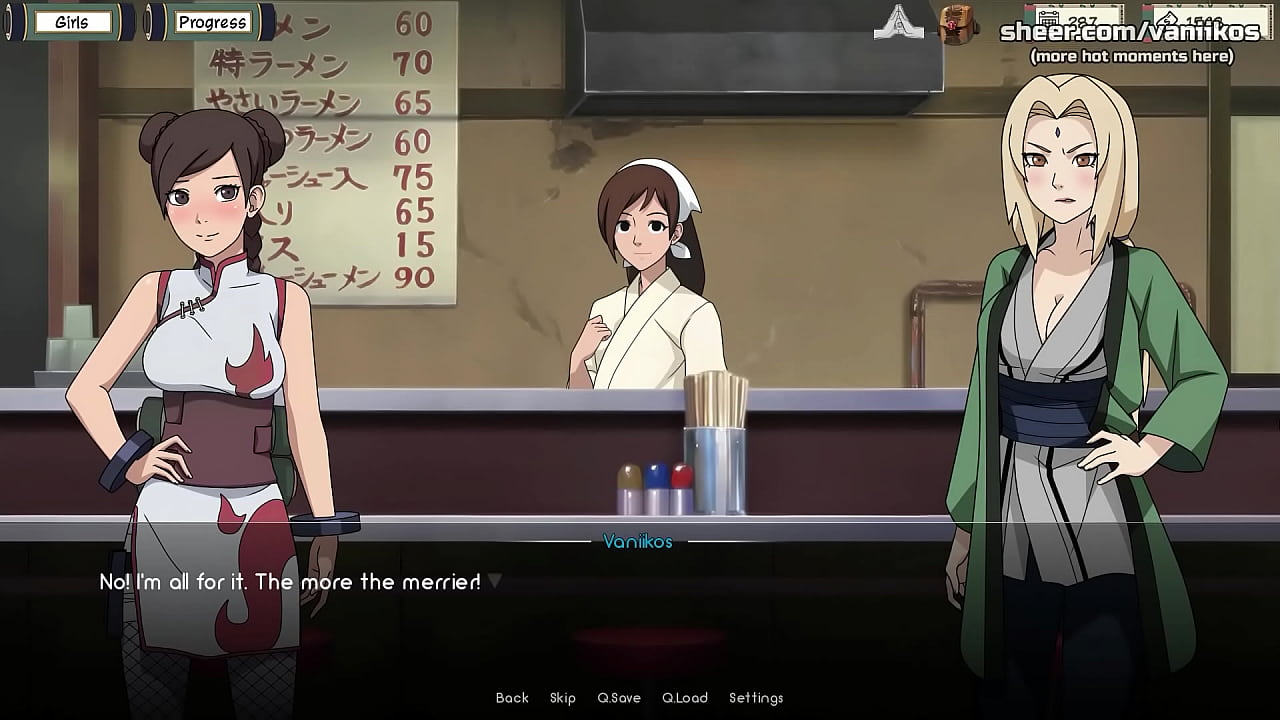This screenshot has width=1280, height=720.
Task: Click Q.Save to quick save
Action: pyautogui.click(x=618, y=698)
